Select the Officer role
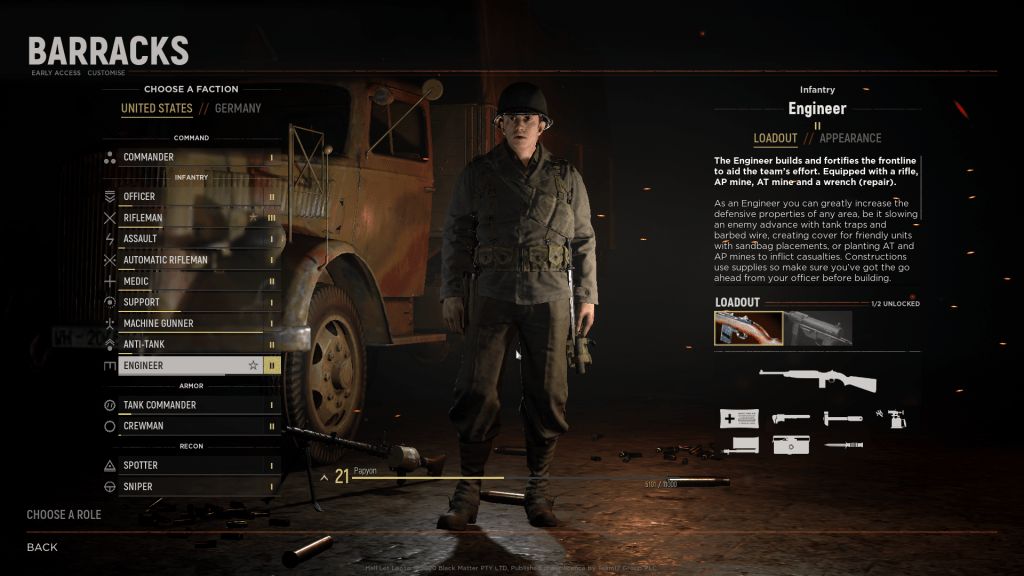The width and height of the screenshot is (1024, 576). click(190, 196)
